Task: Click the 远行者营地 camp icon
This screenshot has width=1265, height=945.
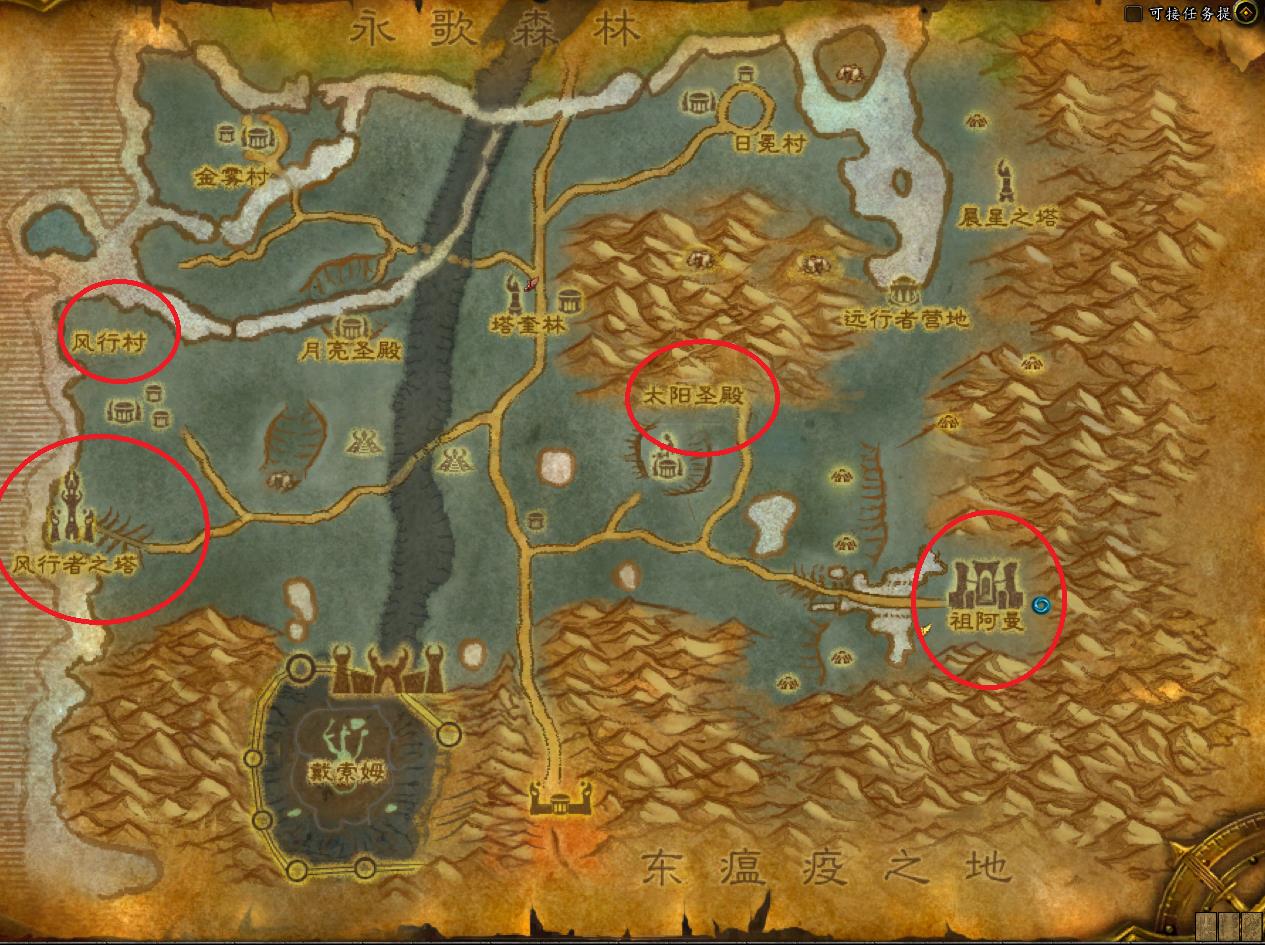Action: (x=904, y=291)
